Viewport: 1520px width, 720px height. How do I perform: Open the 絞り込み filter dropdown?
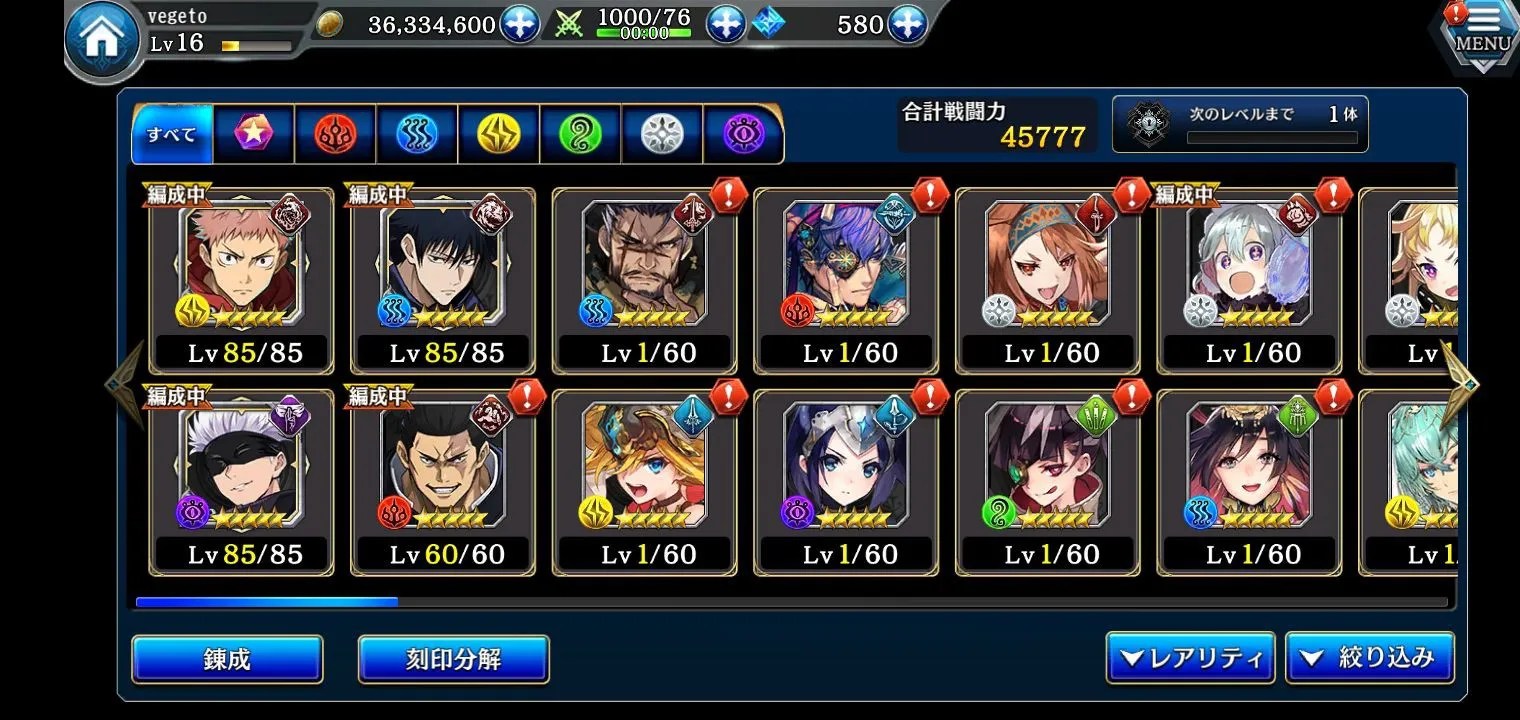click(x=1369, y=658)
